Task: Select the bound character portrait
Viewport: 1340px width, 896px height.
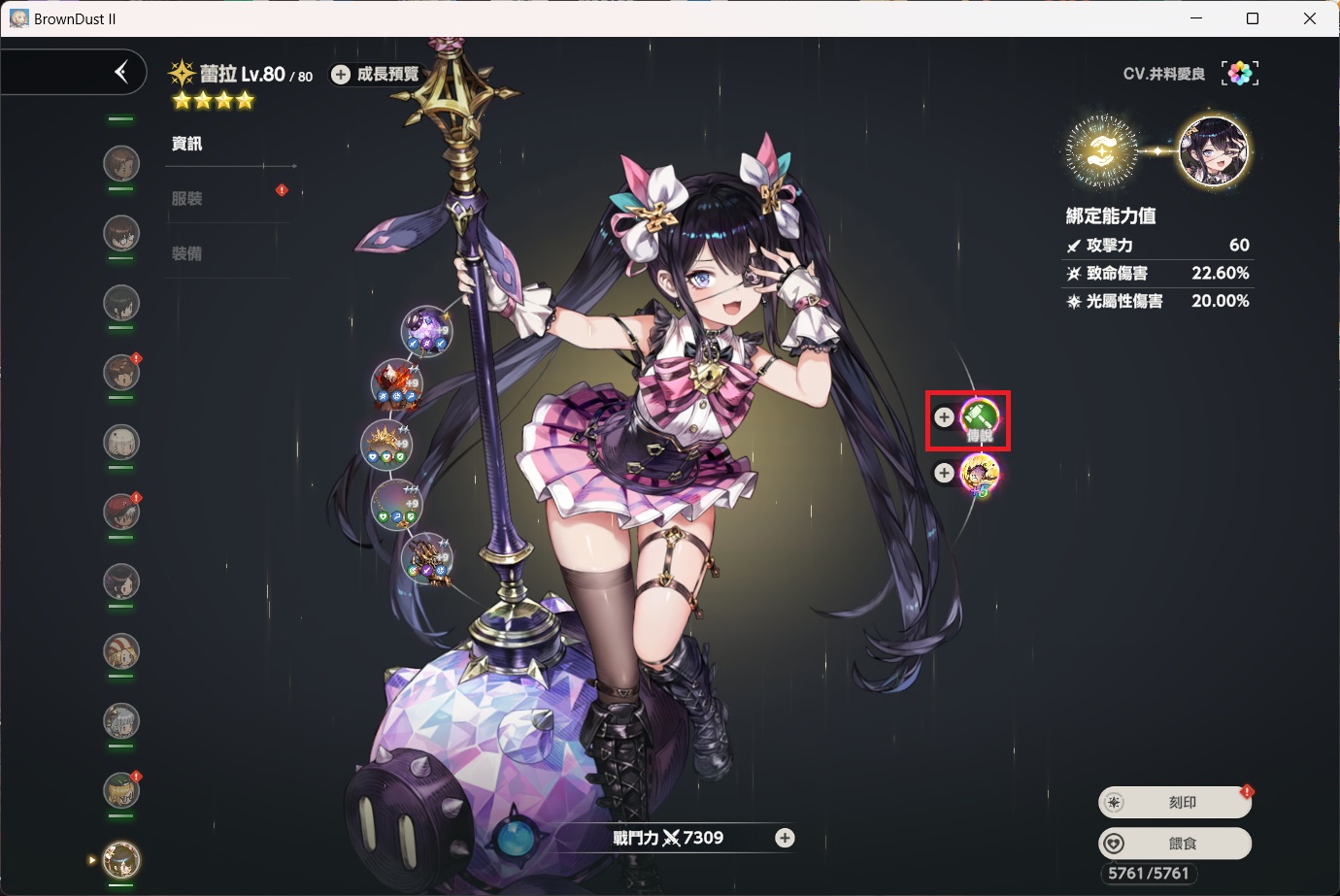Action: point(1214,151)
